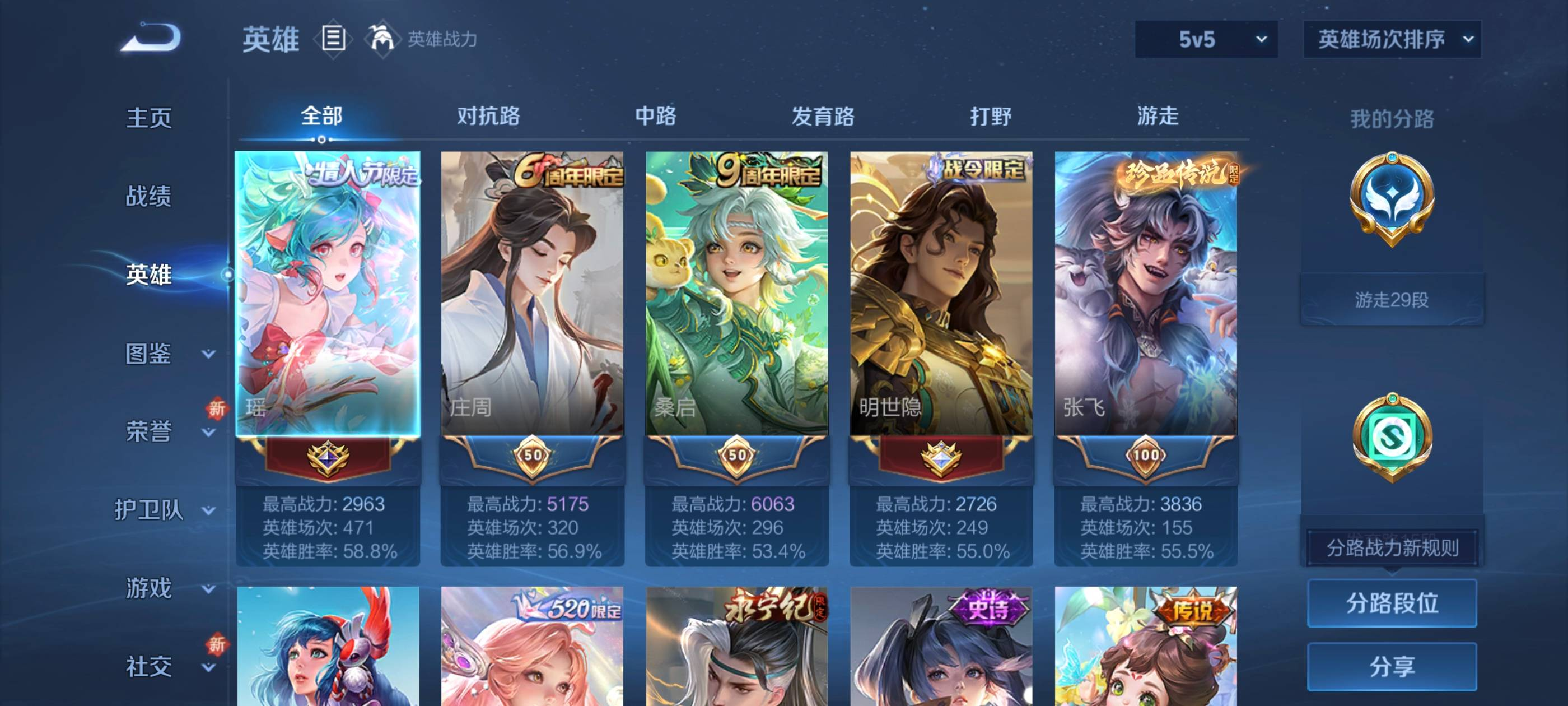
Task: Open the 战绩 page from the sidebar
Action: (x=148, y=197)
